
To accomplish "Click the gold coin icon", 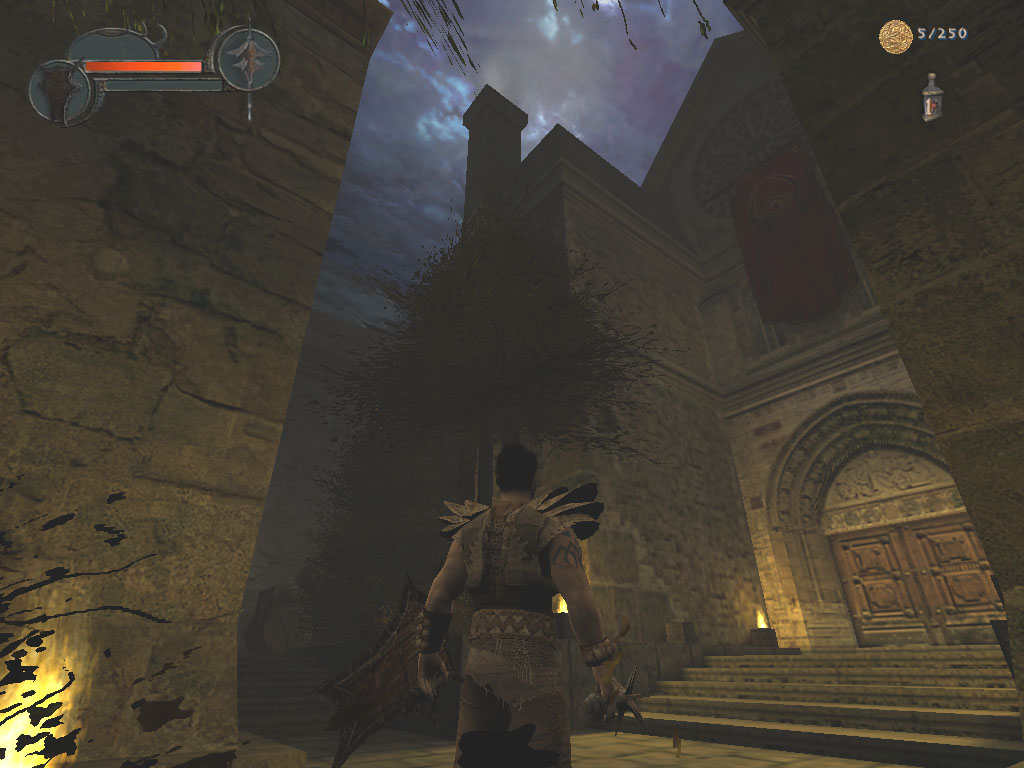I will [895, 37].
